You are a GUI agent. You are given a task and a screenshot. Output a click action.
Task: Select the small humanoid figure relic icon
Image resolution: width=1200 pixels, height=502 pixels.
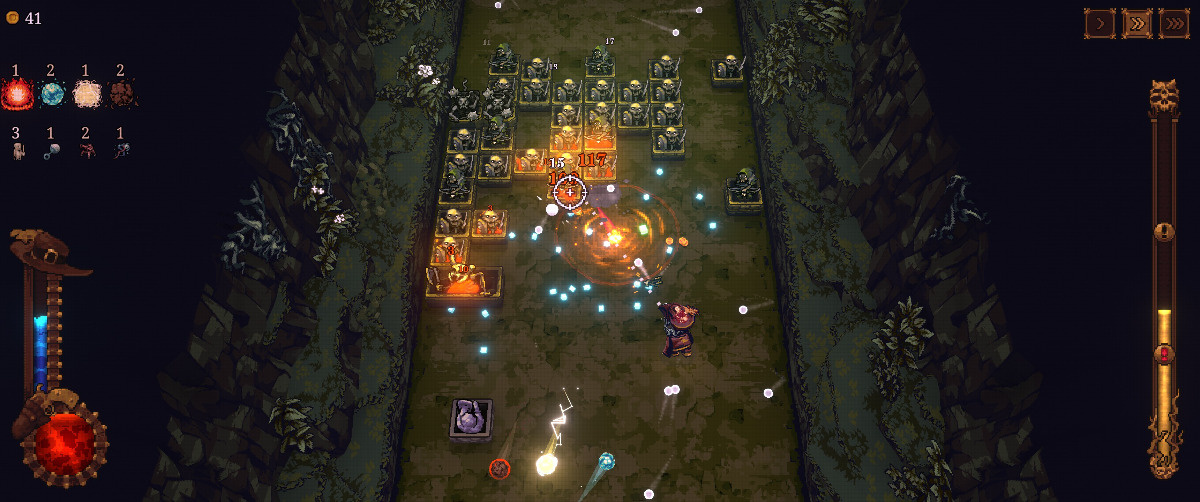point(17,151)
